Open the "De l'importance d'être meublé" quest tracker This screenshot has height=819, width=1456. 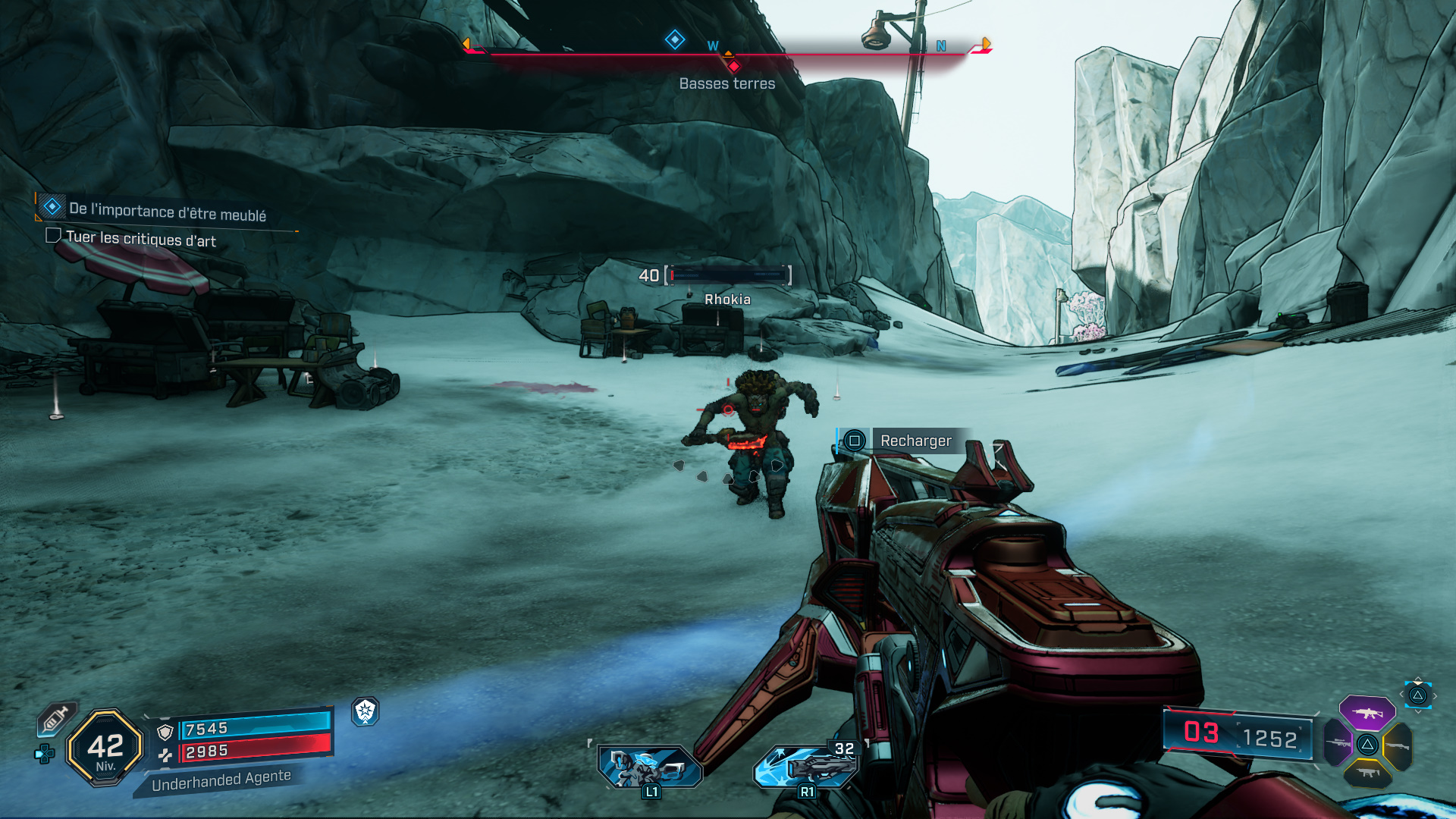167,211
